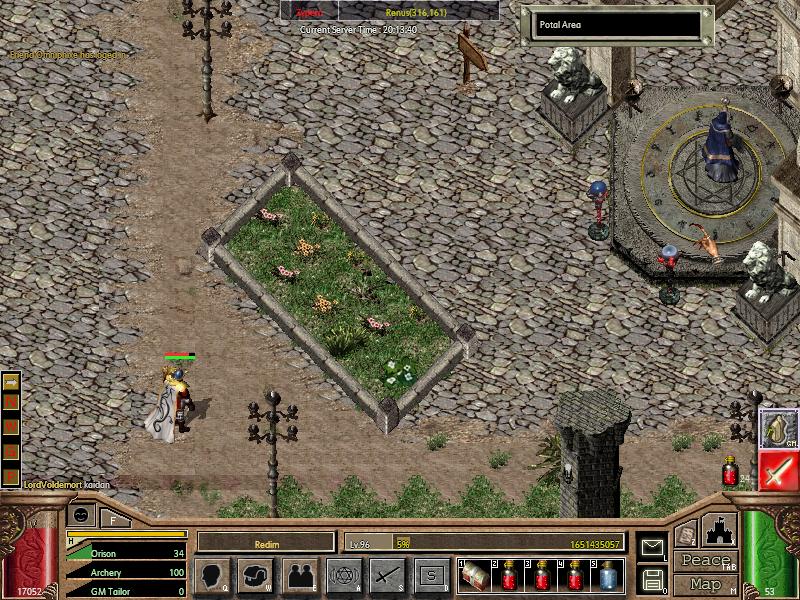The width and height of the screenshot is (800, 600).
Task: Click the floppy disk save icon
Action: coord(652,578)
